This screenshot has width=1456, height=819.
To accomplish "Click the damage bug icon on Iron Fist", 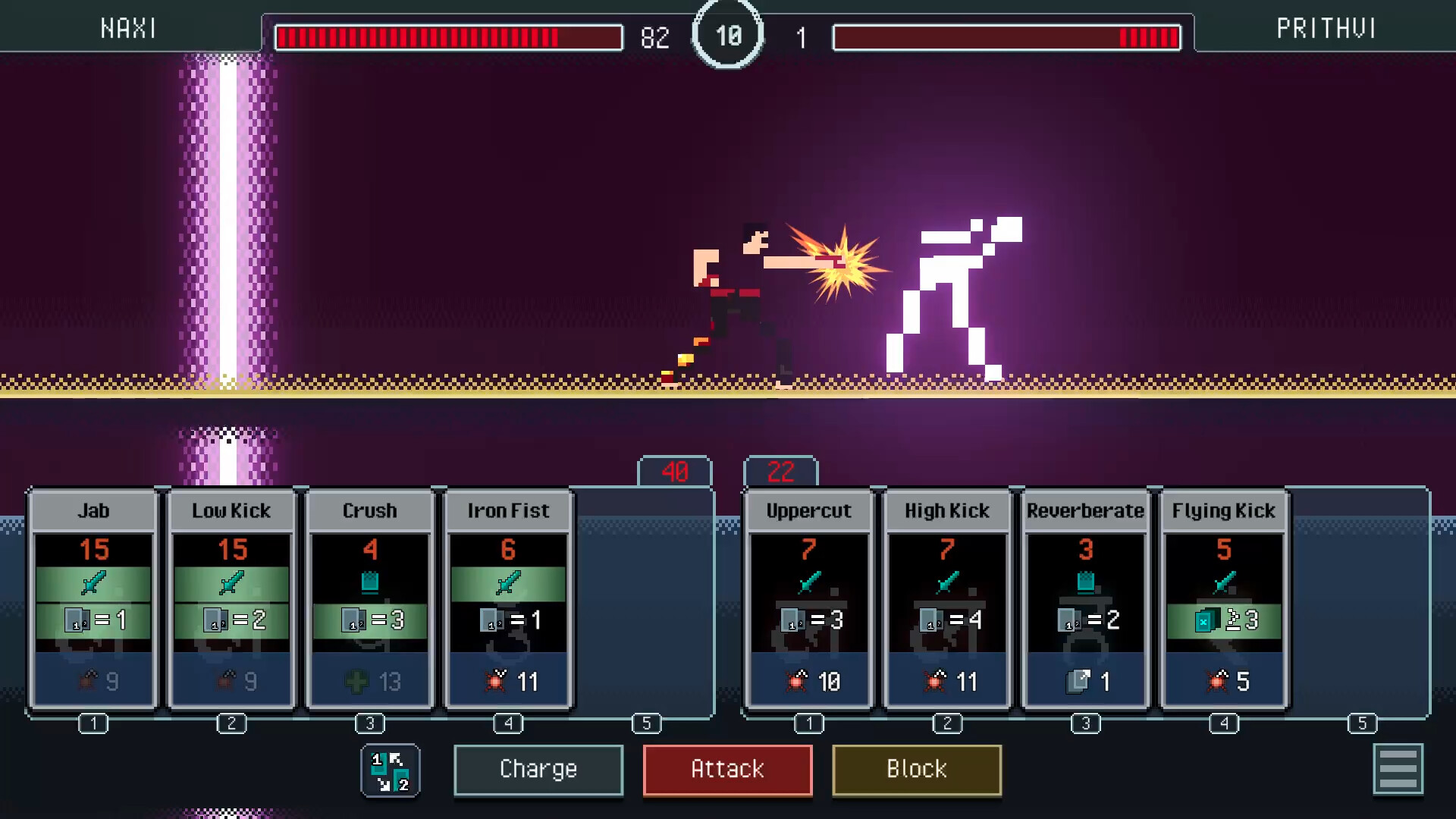I will [x=496, y=681].
